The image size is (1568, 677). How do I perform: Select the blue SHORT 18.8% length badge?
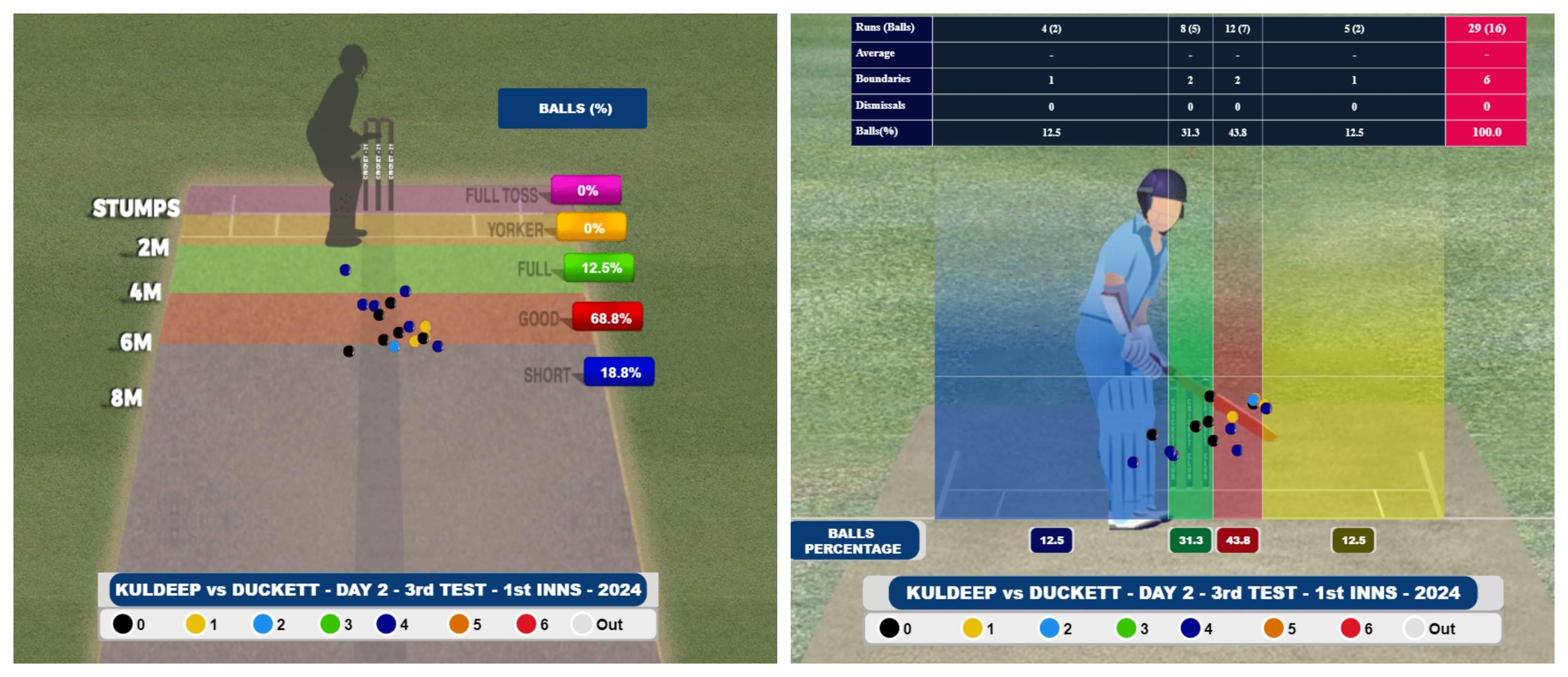coord(619,372)
